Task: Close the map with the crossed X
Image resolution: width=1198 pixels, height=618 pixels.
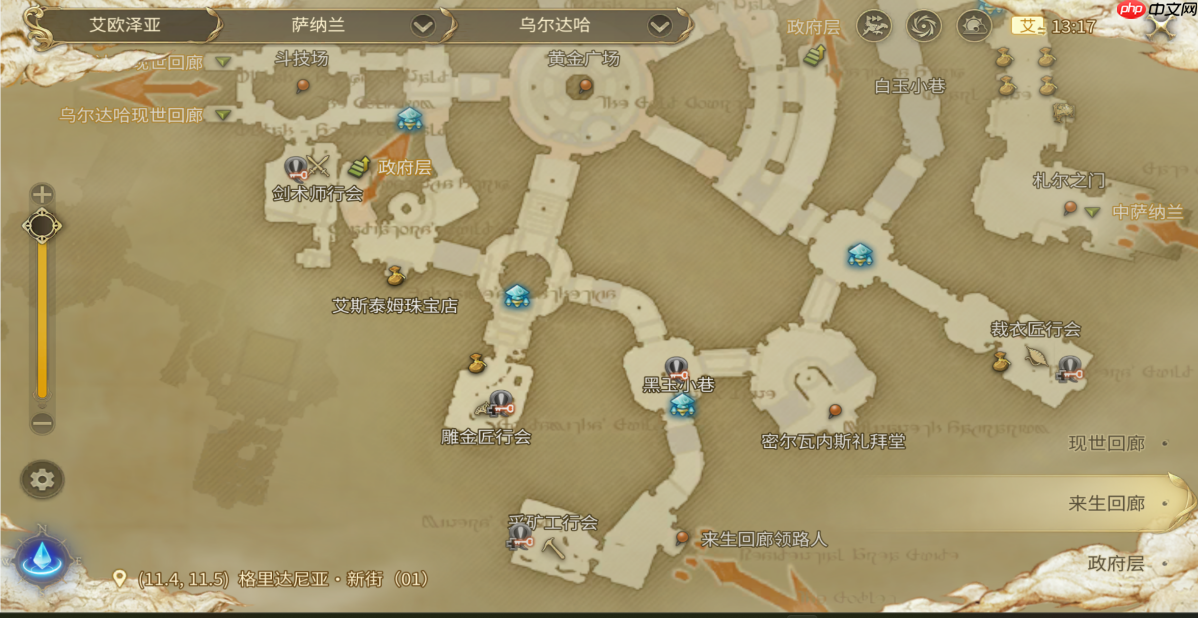Action: point(1160,27)
